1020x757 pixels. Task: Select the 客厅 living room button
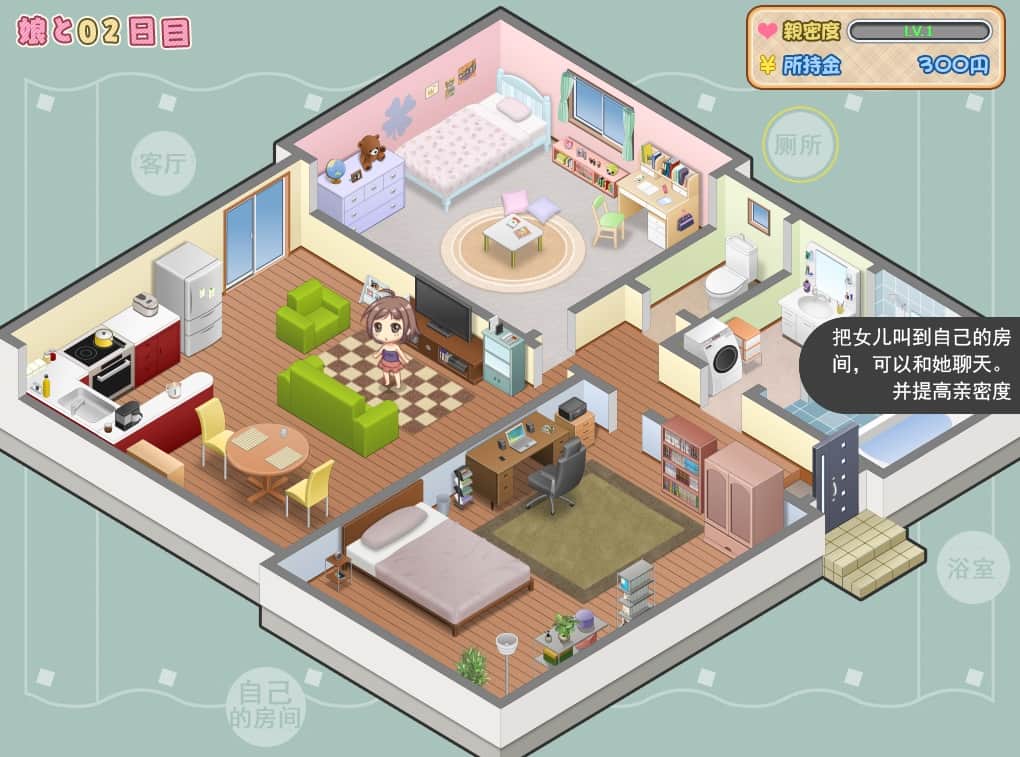162,163
